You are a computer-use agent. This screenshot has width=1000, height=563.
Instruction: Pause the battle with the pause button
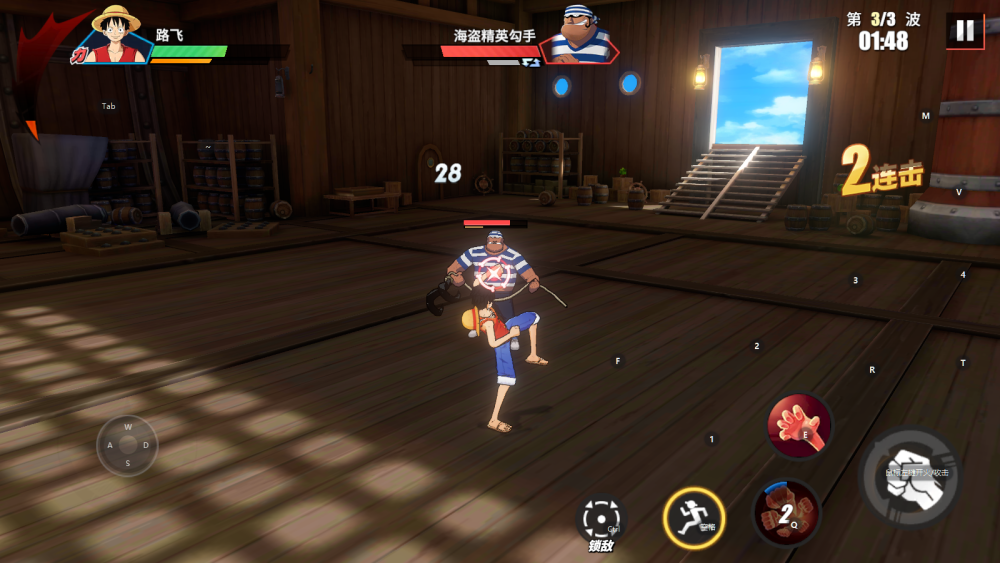(965, 30)
